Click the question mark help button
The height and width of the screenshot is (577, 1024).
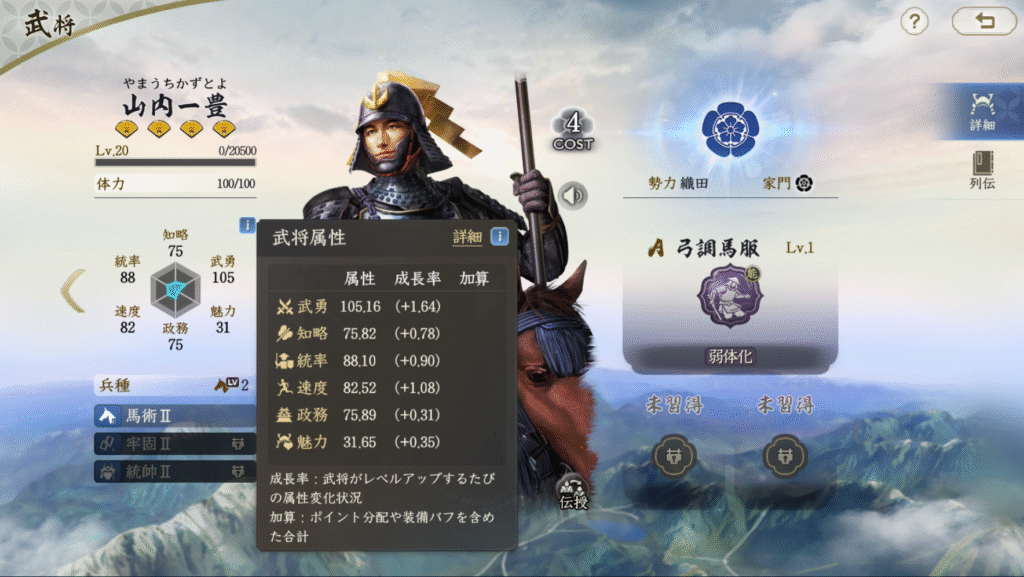tap(914, 21)
